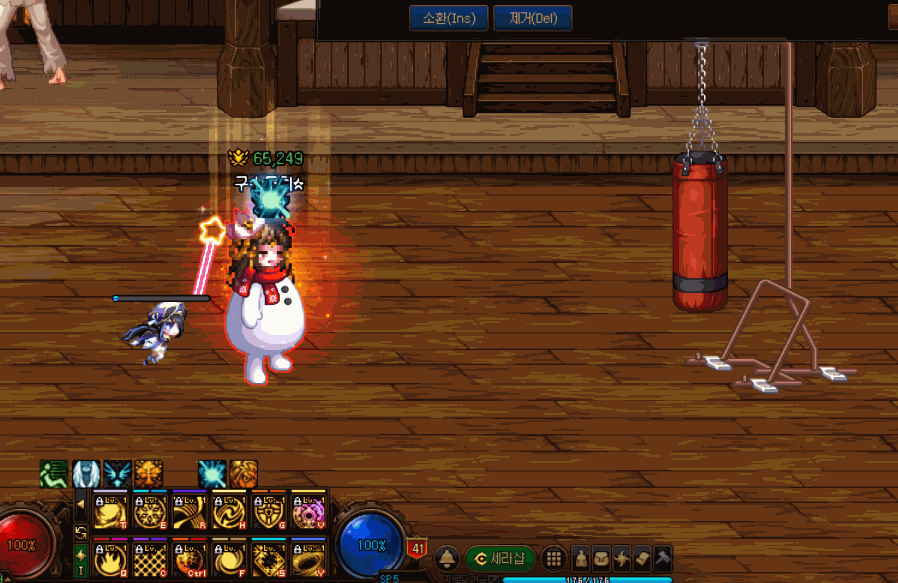This screenshot has width=898, height=583.
Task: Open the grid menu button
Action: click(554, 558)
